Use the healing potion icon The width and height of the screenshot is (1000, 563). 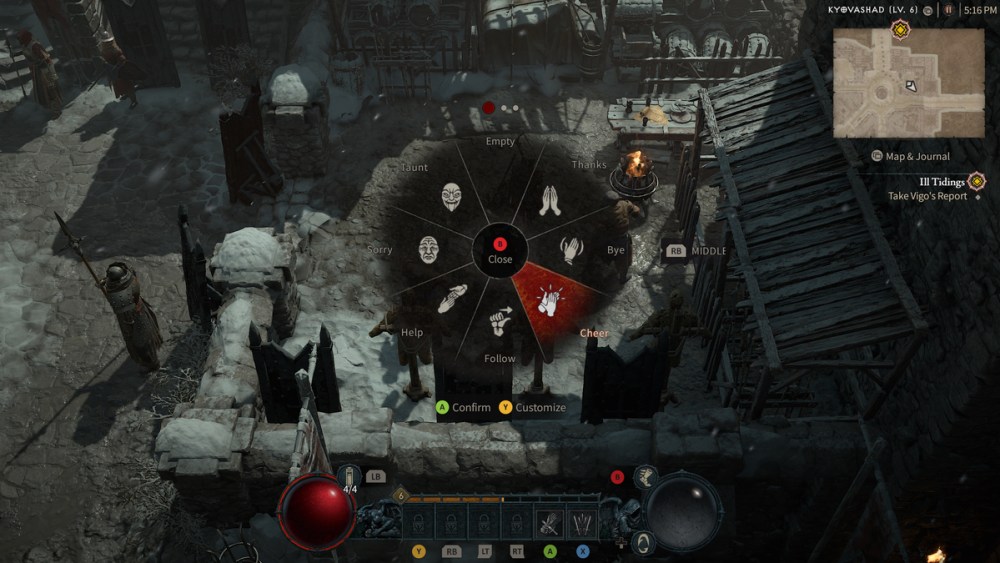350,478
